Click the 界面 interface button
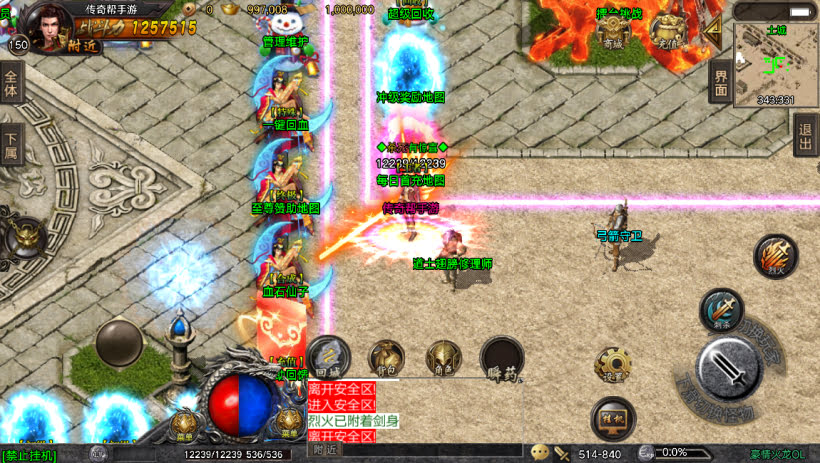This screenshot has width=820, height=463. pos(722,83)
